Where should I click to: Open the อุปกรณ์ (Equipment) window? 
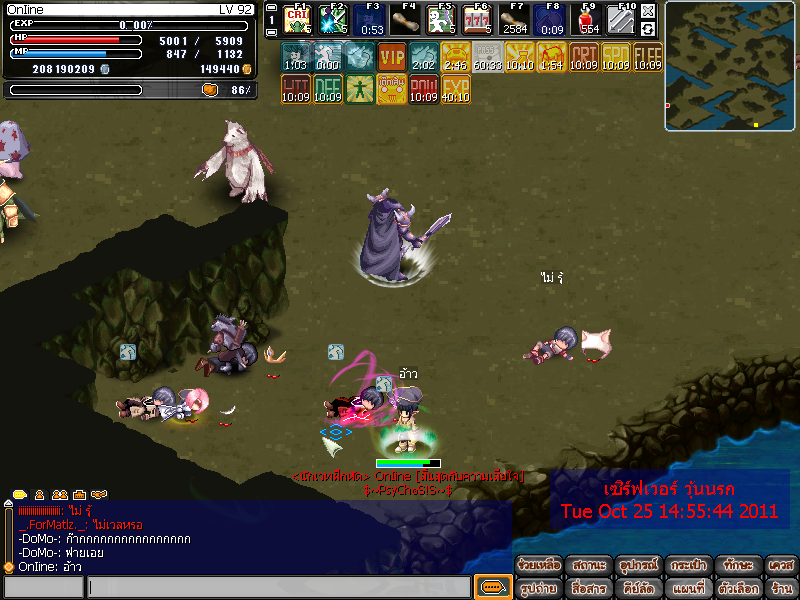[638, 566]
